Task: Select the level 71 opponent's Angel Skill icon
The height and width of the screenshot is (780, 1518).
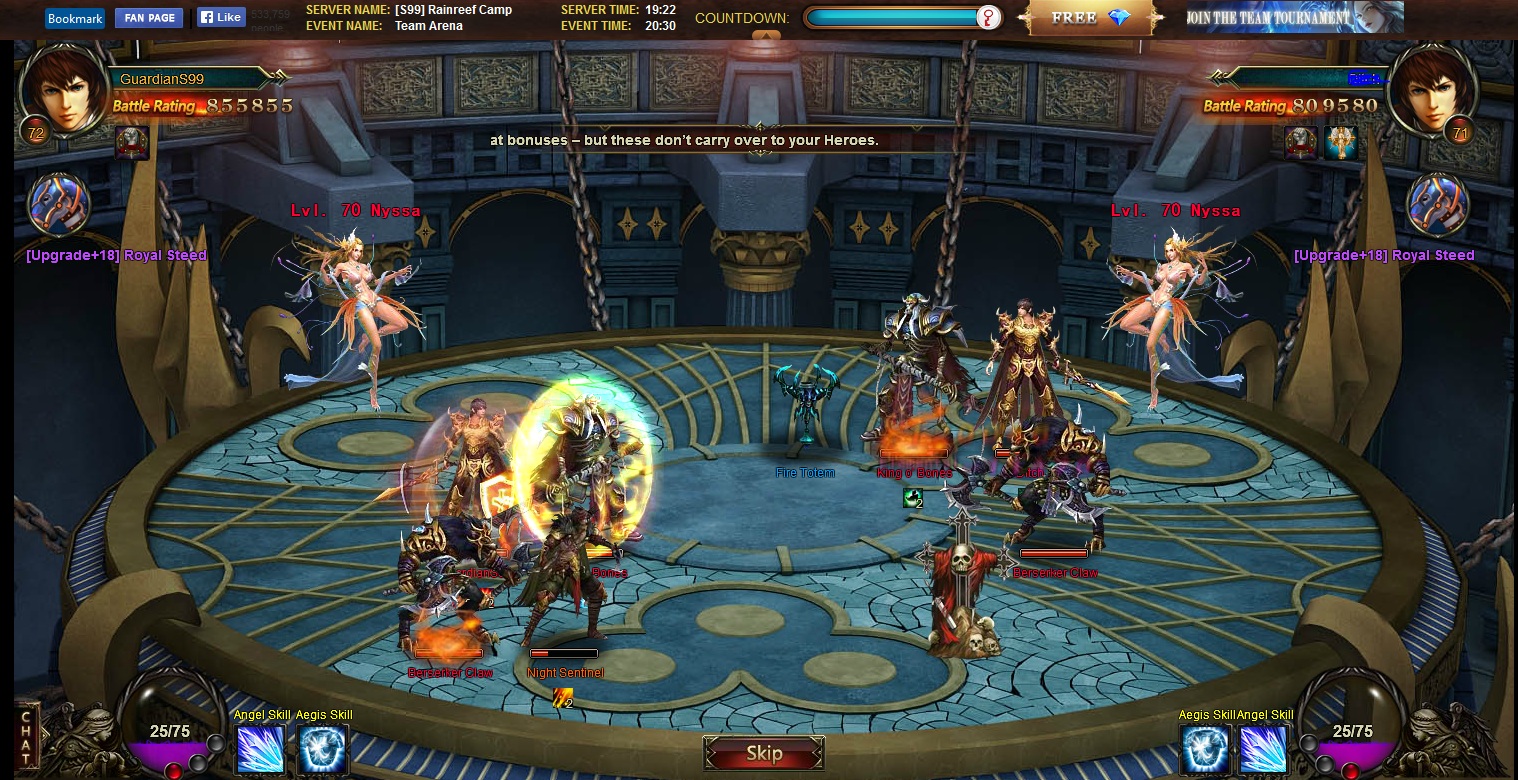Action: coord(1263,749)
